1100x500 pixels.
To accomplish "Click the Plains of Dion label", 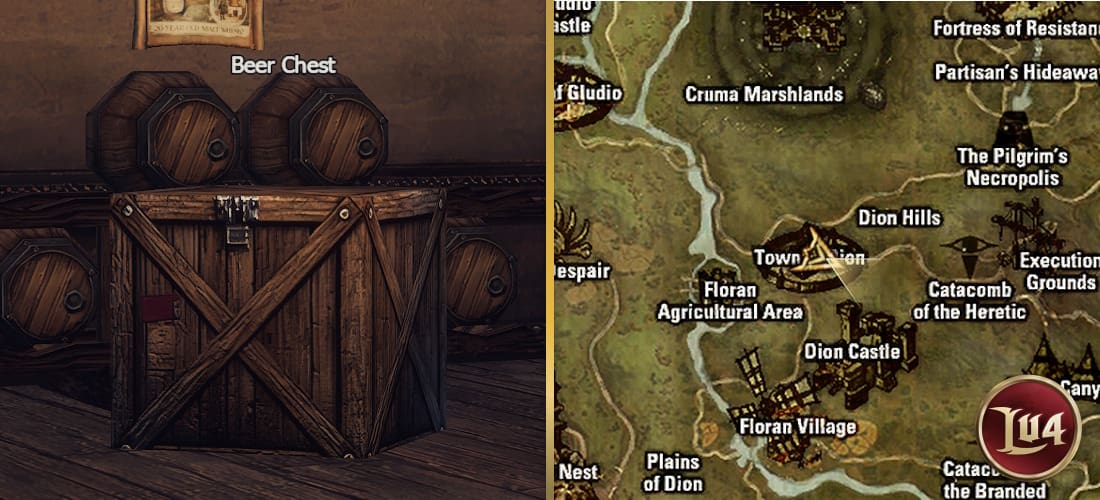I will point(672,473).
